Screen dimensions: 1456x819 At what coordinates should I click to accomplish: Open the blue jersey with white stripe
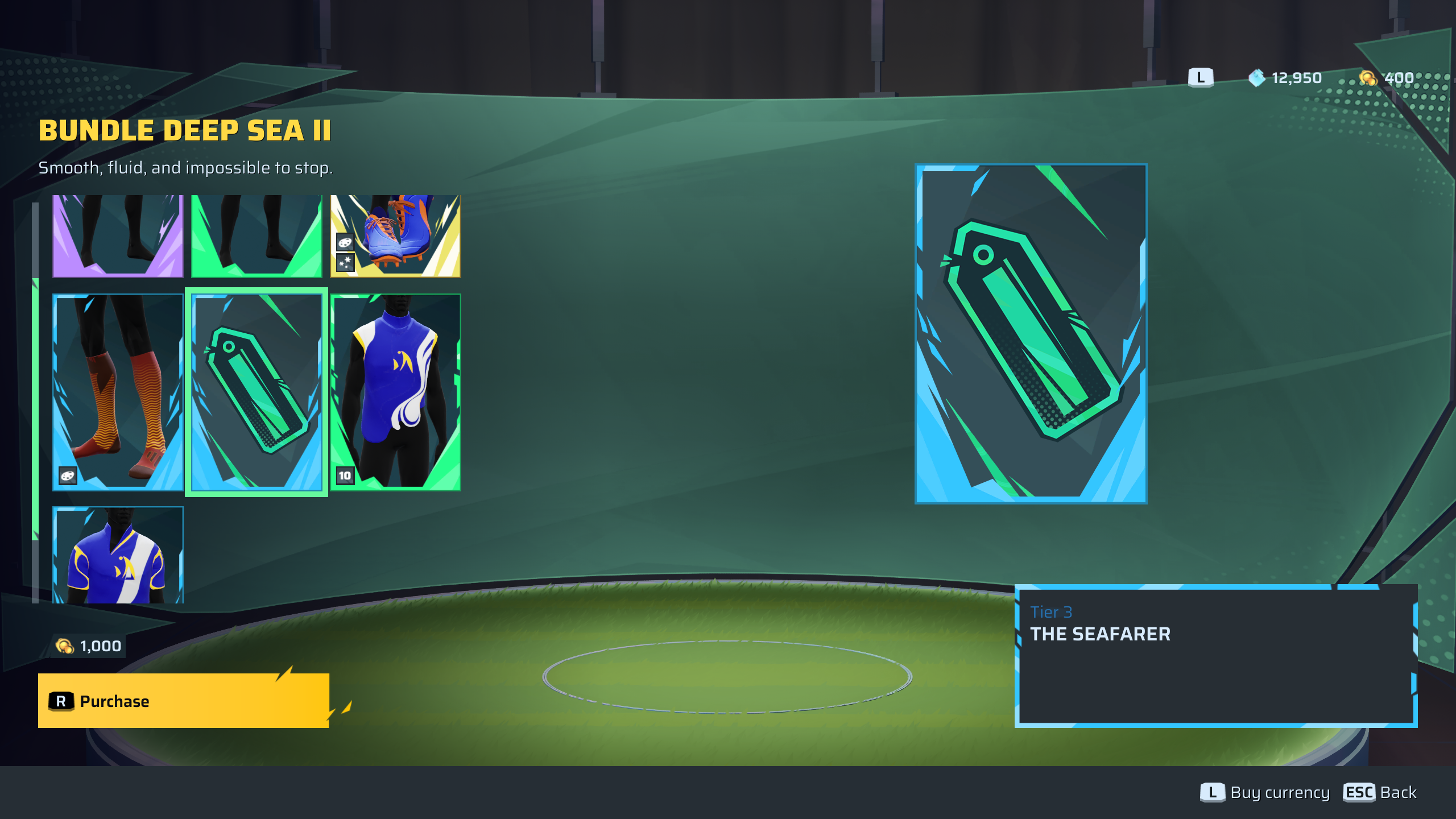click(118, 555)
